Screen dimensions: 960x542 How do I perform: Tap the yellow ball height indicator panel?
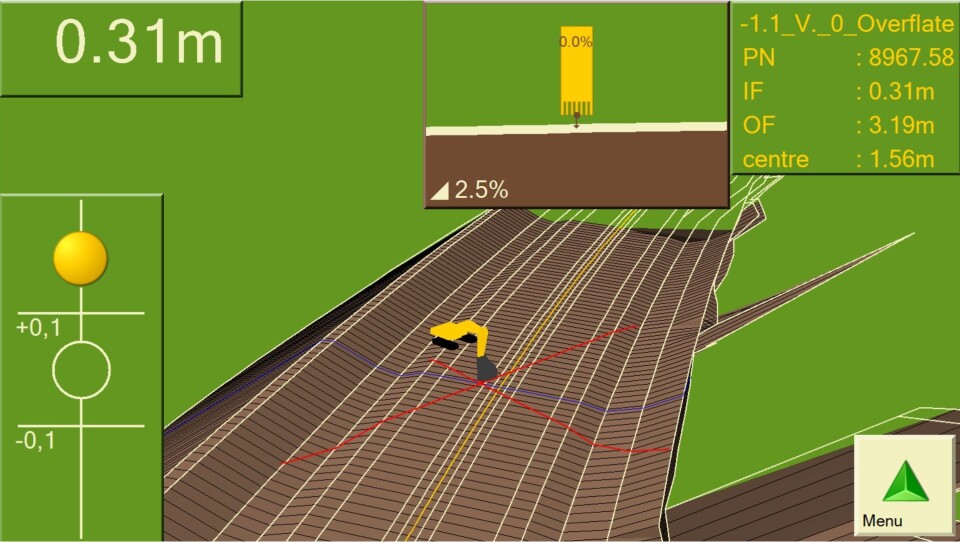[81, 366]
